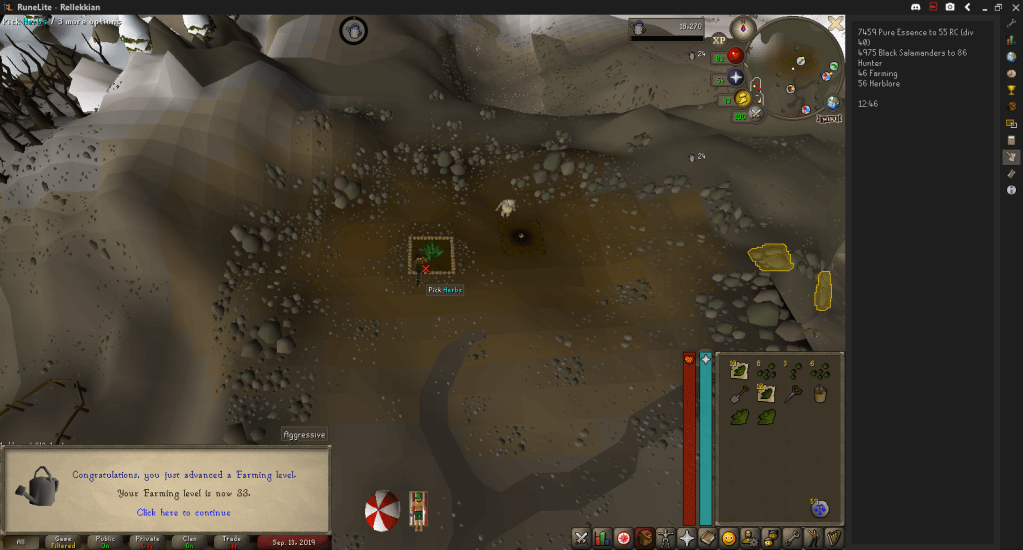Click the blue rune pouch item
Image resolution: width=1023 pixels, height=550 pixels.
pos(820,510)
